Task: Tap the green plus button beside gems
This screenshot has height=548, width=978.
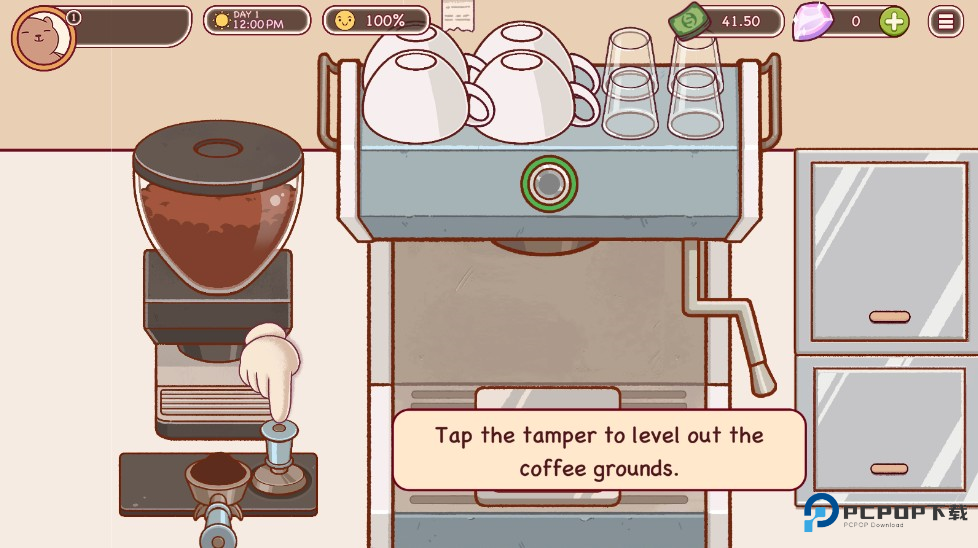Action: pos(893,20)
